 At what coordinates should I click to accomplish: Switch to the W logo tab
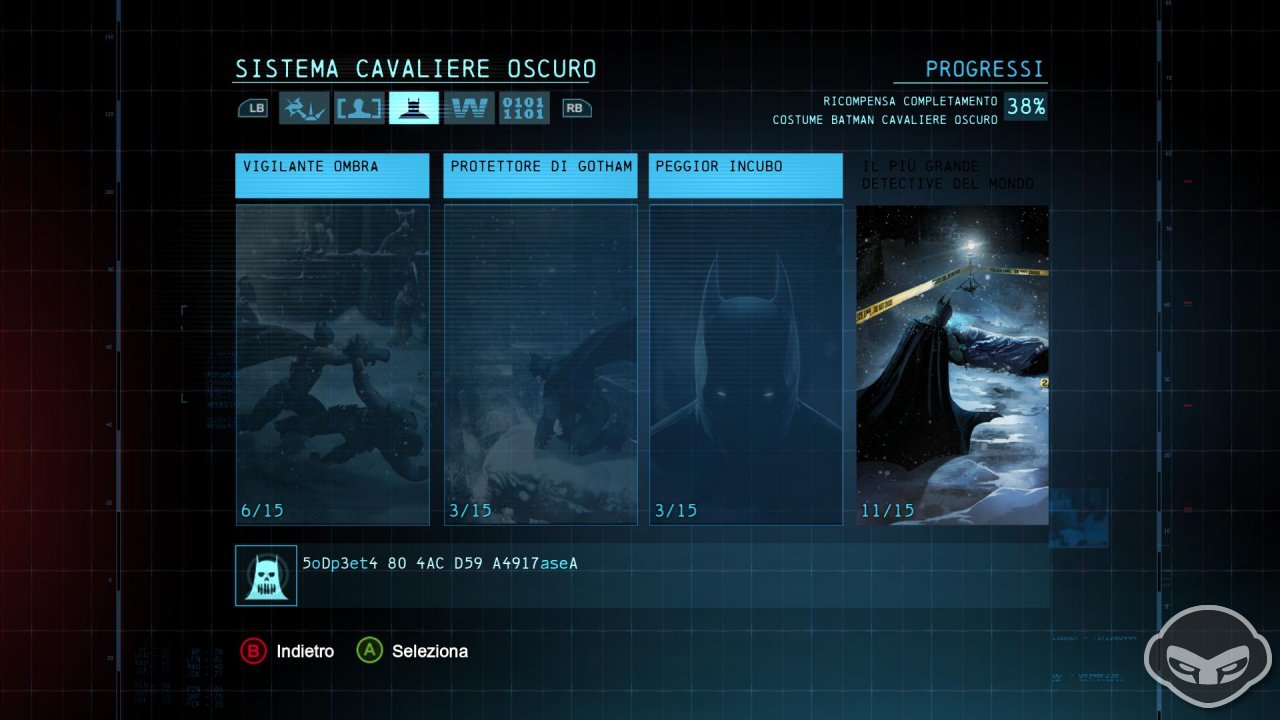[x=468, y=108]
